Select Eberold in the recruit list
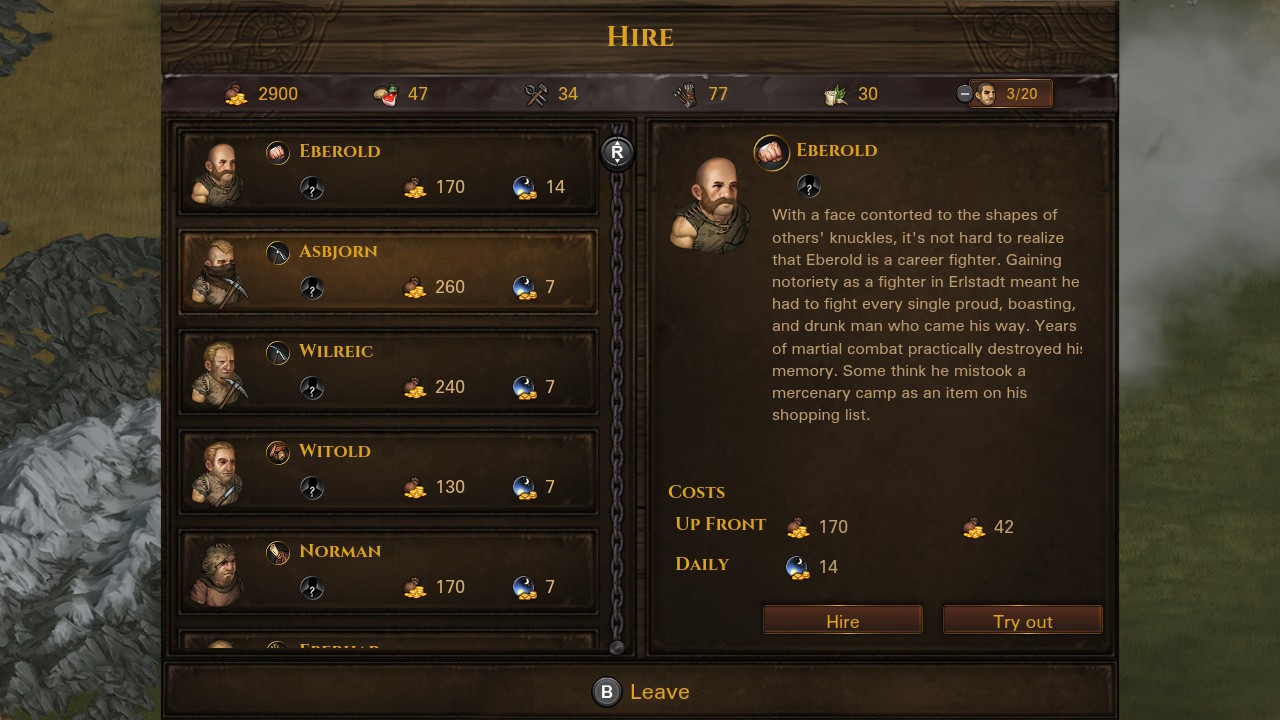Image resolution: width=1280 pixels, height=720 pixels. pyautogui.click(x=388, y=170)
